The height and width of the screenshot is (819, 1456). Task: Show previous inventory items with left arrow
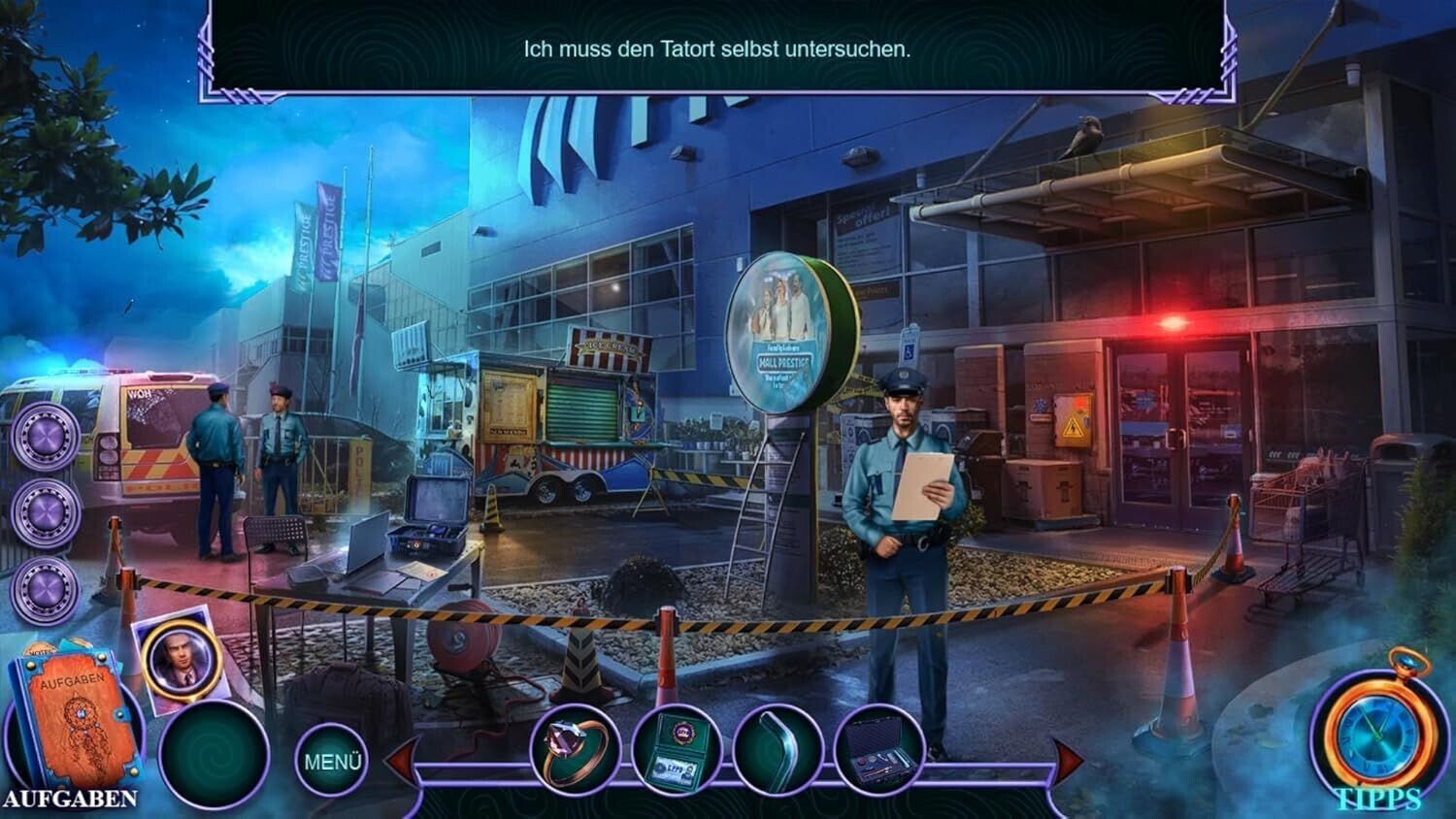[401, 760]
